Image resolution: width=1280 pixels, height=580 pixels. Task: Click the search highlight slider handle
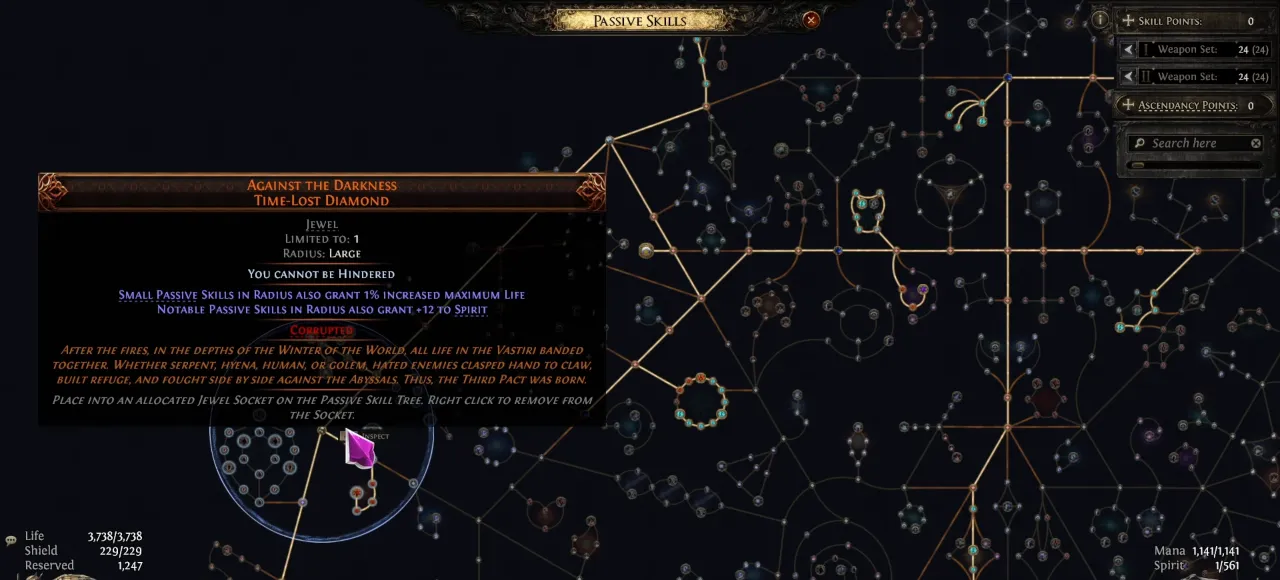1137,166
